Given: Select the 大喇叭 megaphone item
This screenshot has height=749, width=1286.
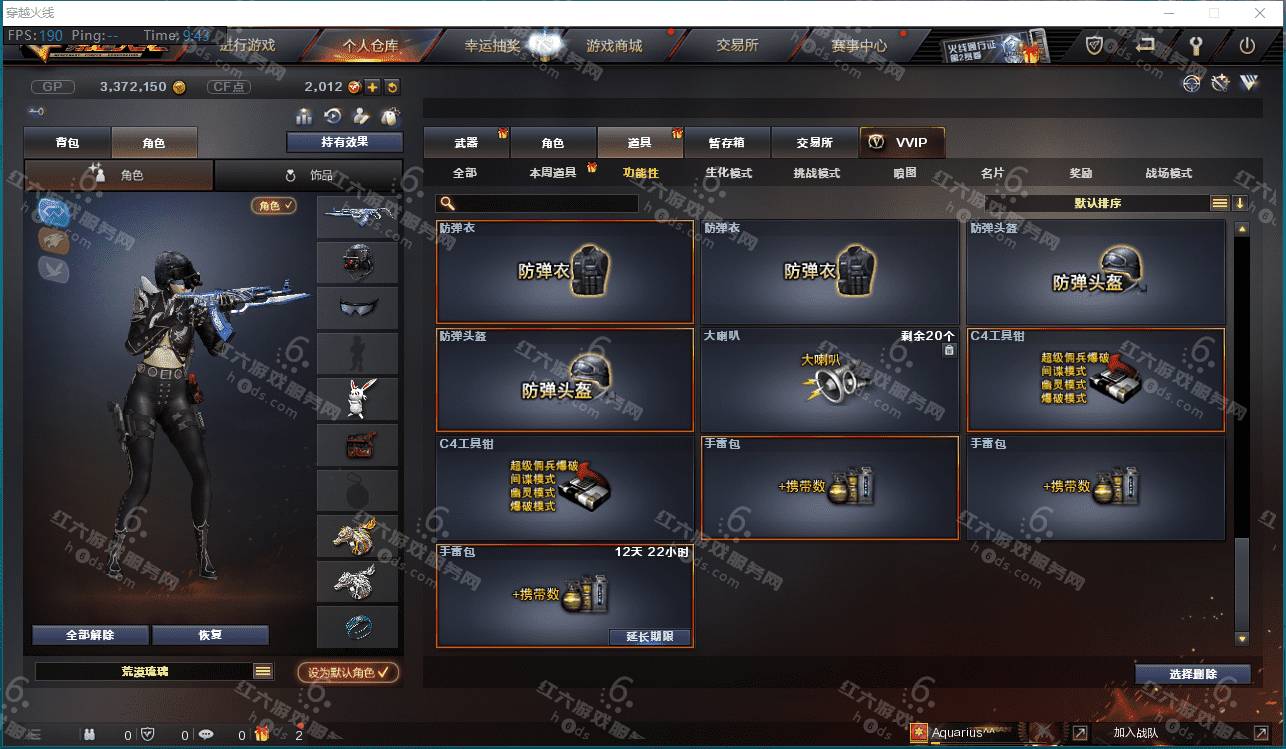Looking at the screenshot, I should (829, 381).
